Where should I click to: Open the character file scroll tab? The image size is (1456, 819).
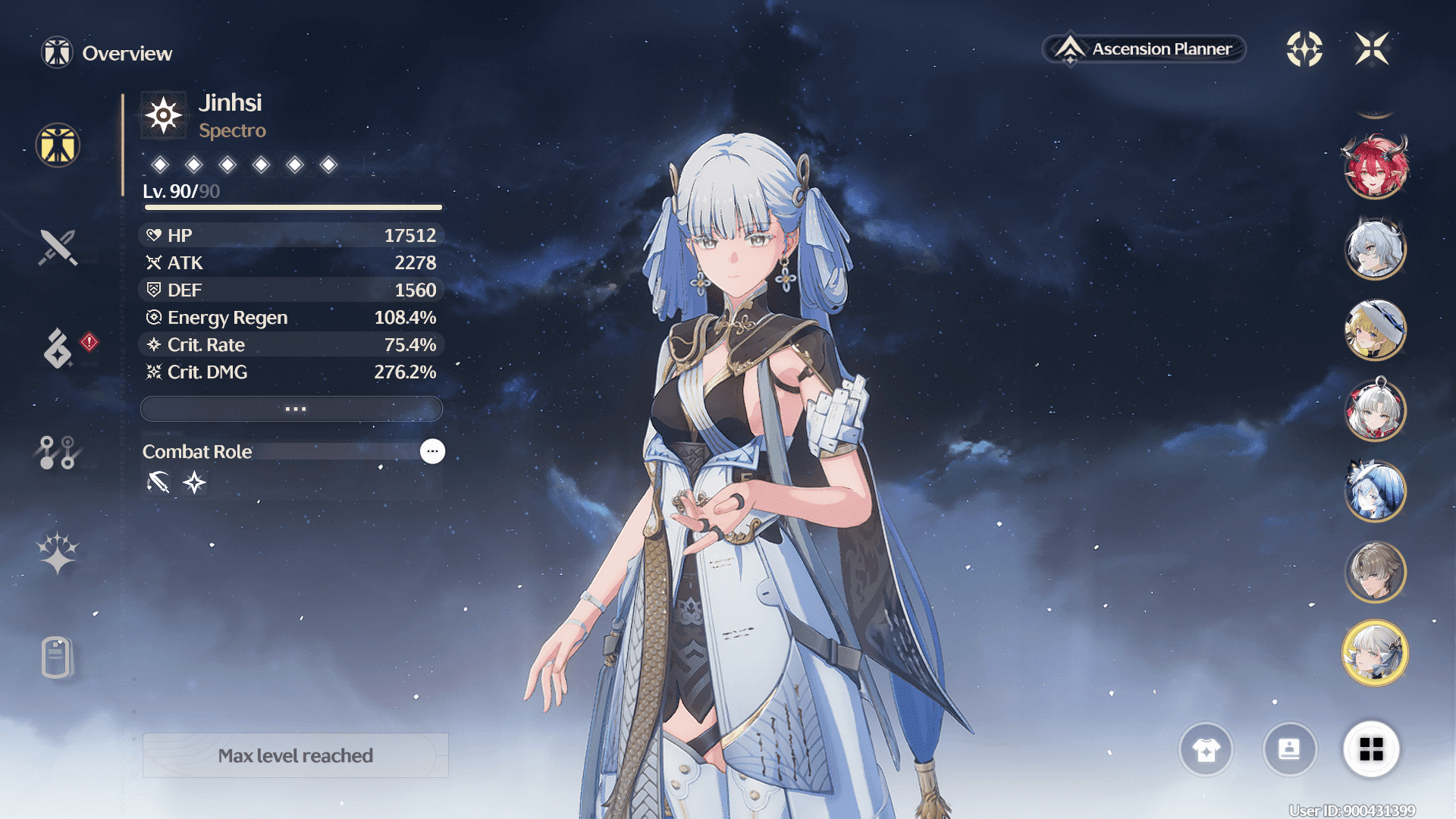(x=58, y=657)
